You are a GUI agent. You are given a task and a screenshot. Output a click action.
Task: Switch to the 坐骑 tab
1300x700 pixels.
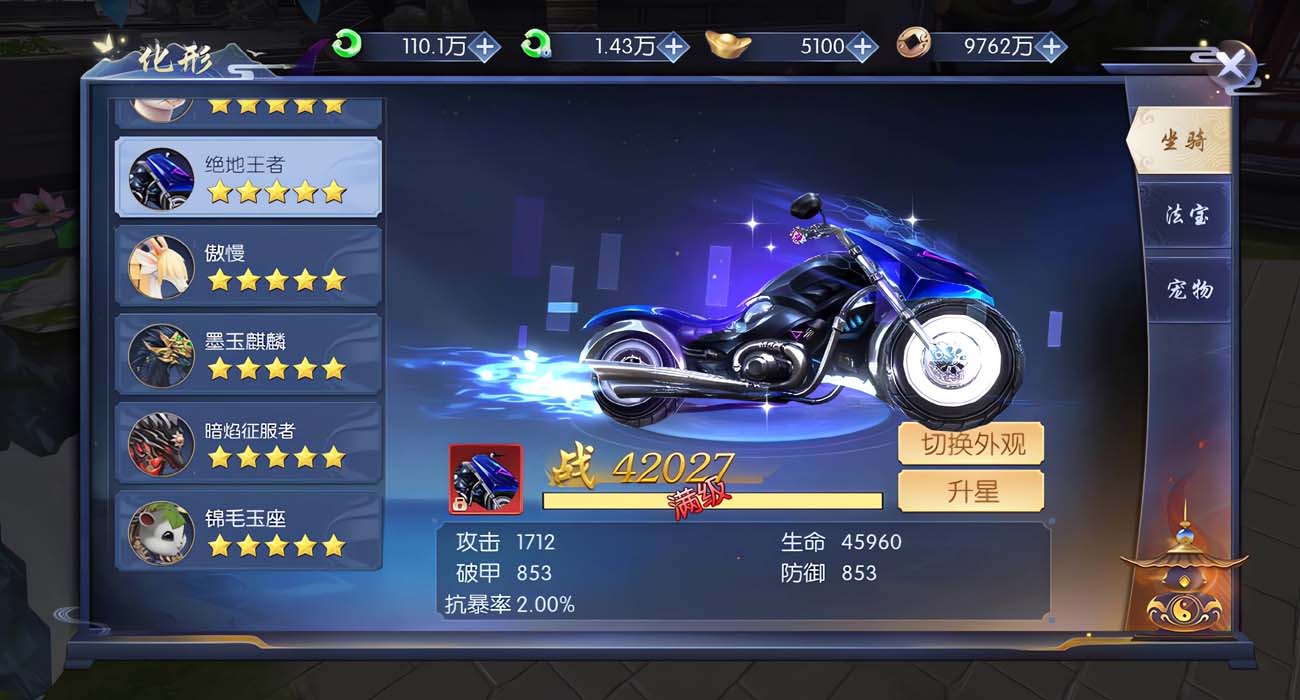pyautogui.click(x=1183, y=142)
